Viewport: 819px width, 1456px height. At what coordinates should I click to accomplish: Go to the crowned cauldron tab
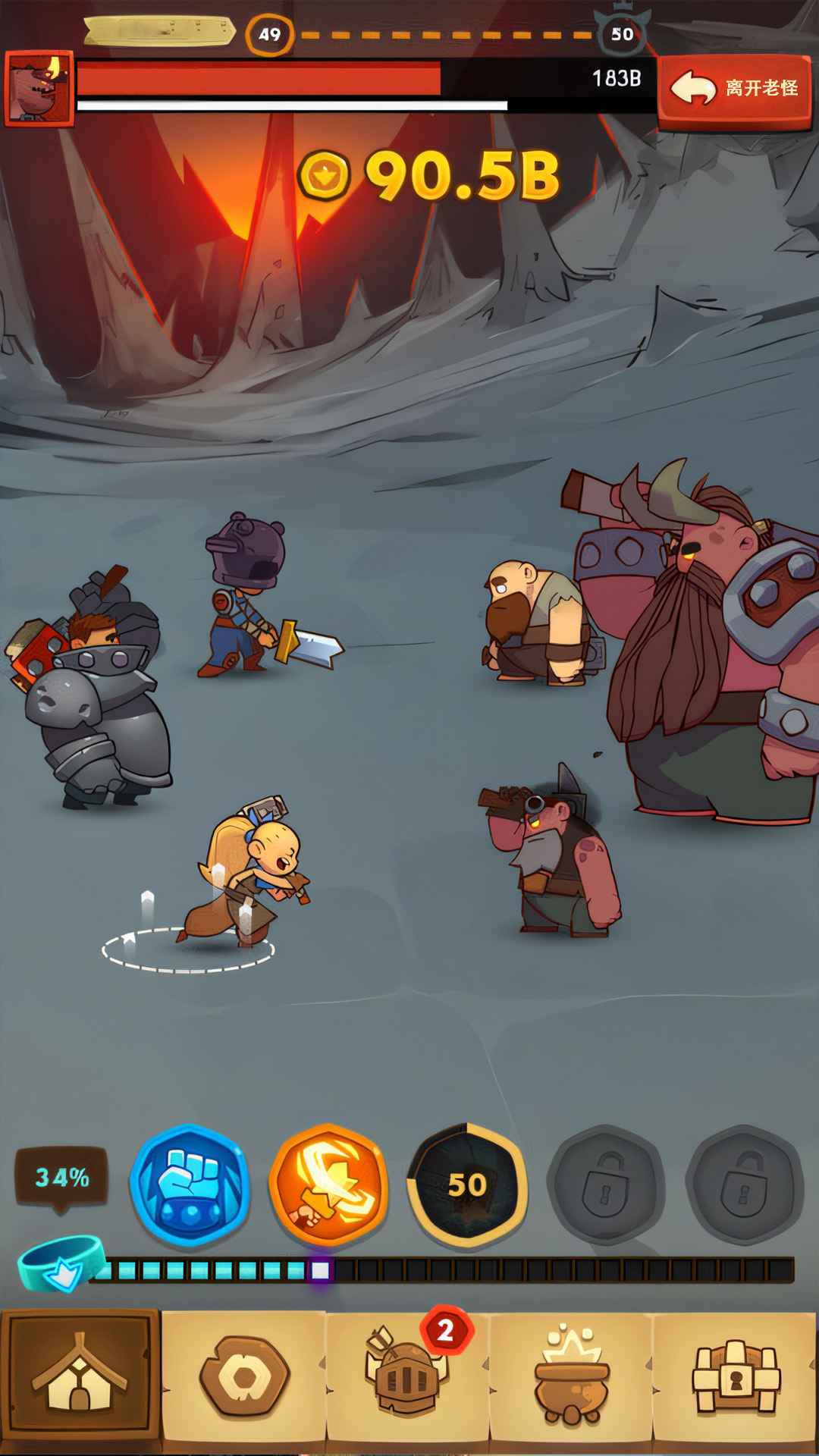click(572, 1376)
